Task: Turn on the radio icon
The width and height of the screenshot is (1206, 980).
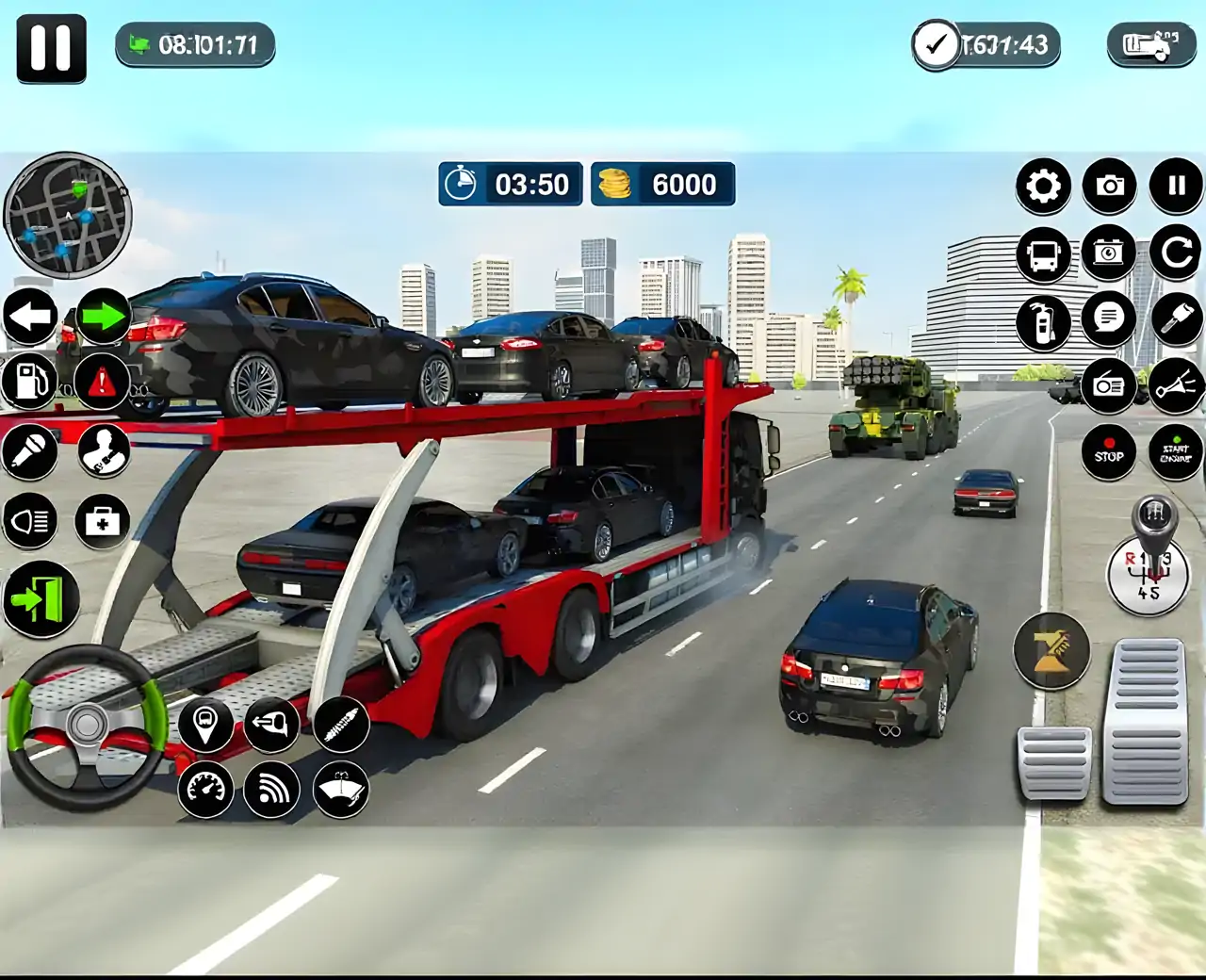Action: [x=1109, y=384]
